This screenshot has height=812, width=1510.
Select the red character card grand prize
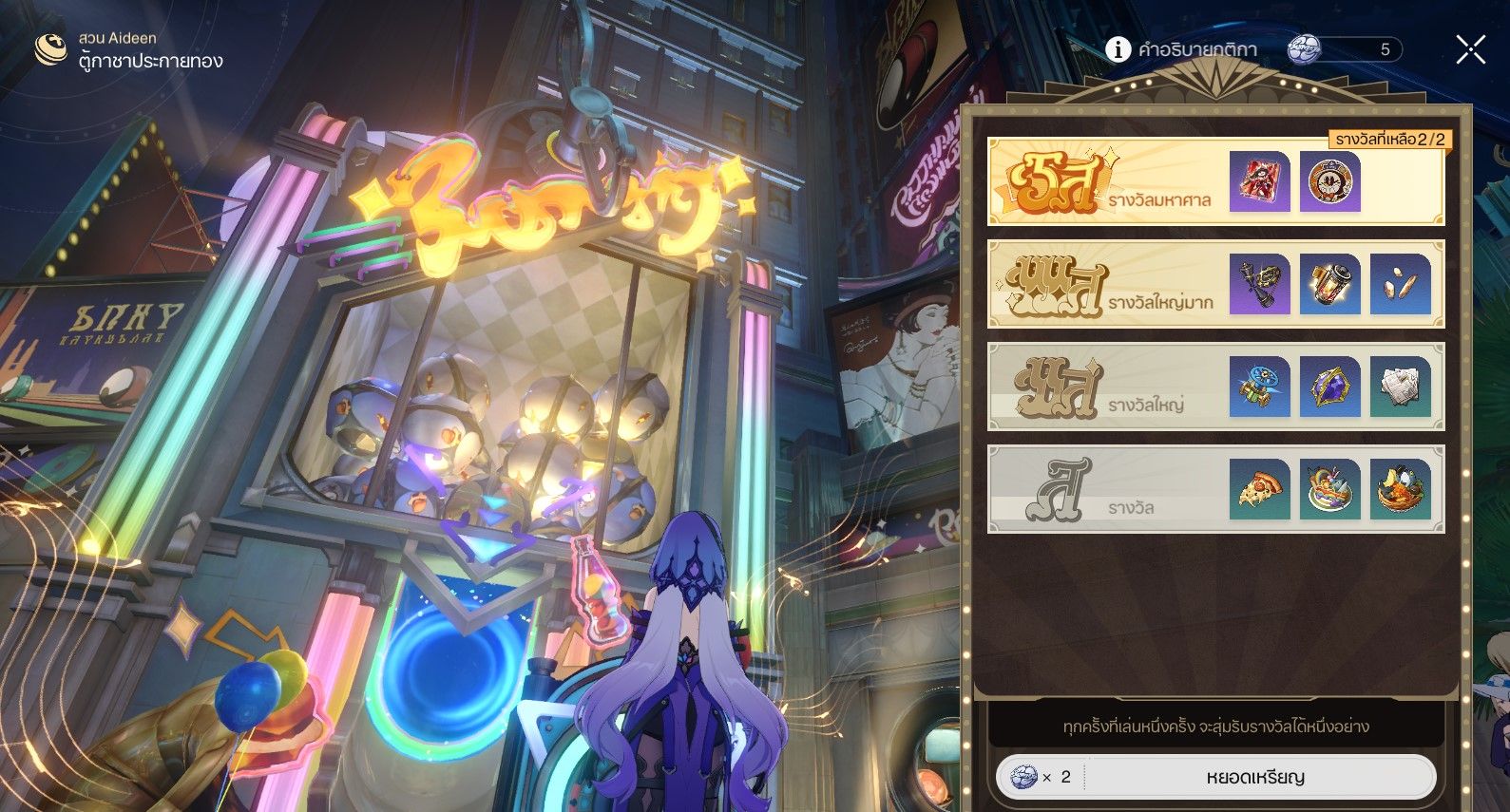1259,181
